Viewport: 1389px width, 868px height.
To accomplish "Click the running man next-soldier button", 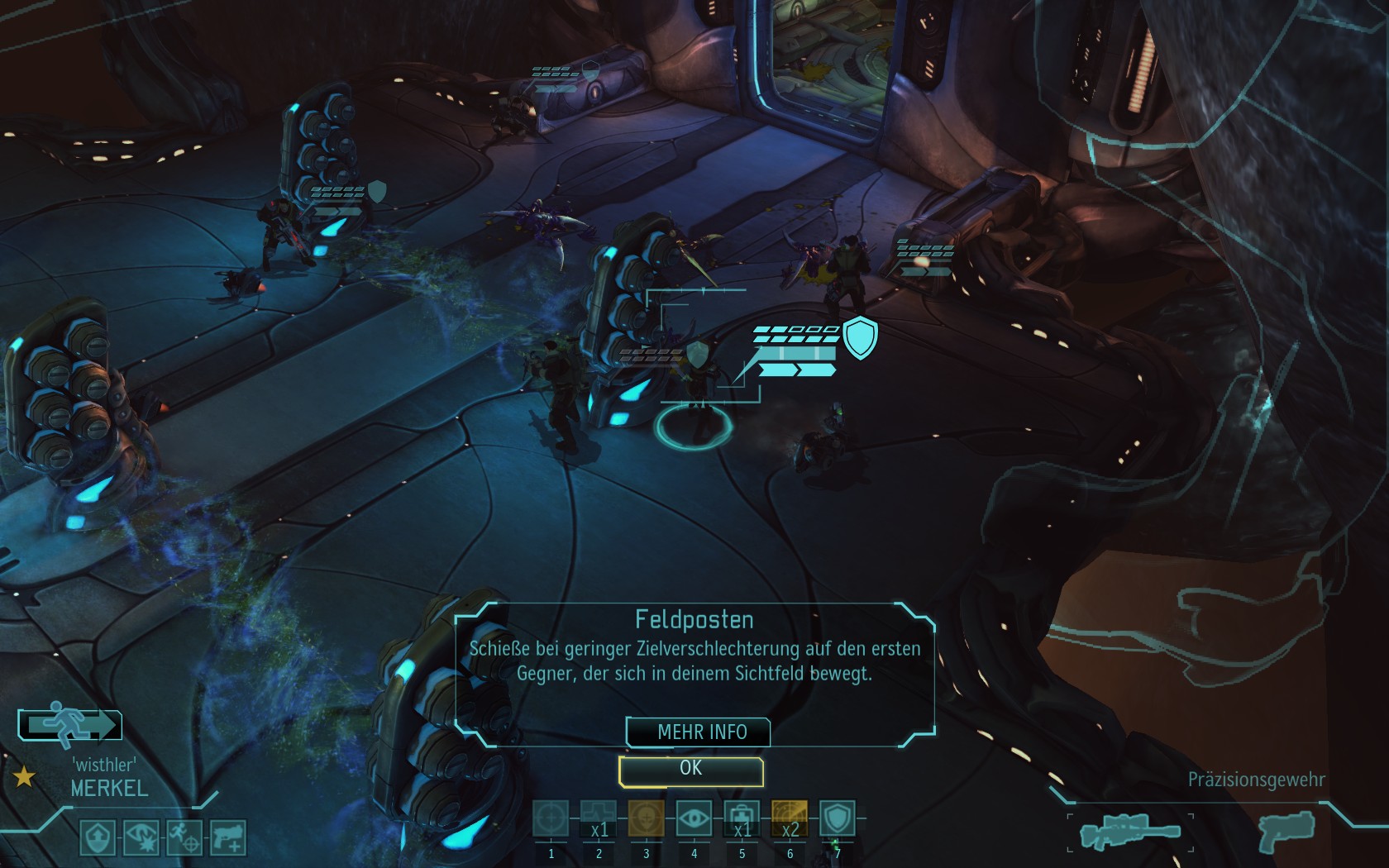I will coord(70,725).
